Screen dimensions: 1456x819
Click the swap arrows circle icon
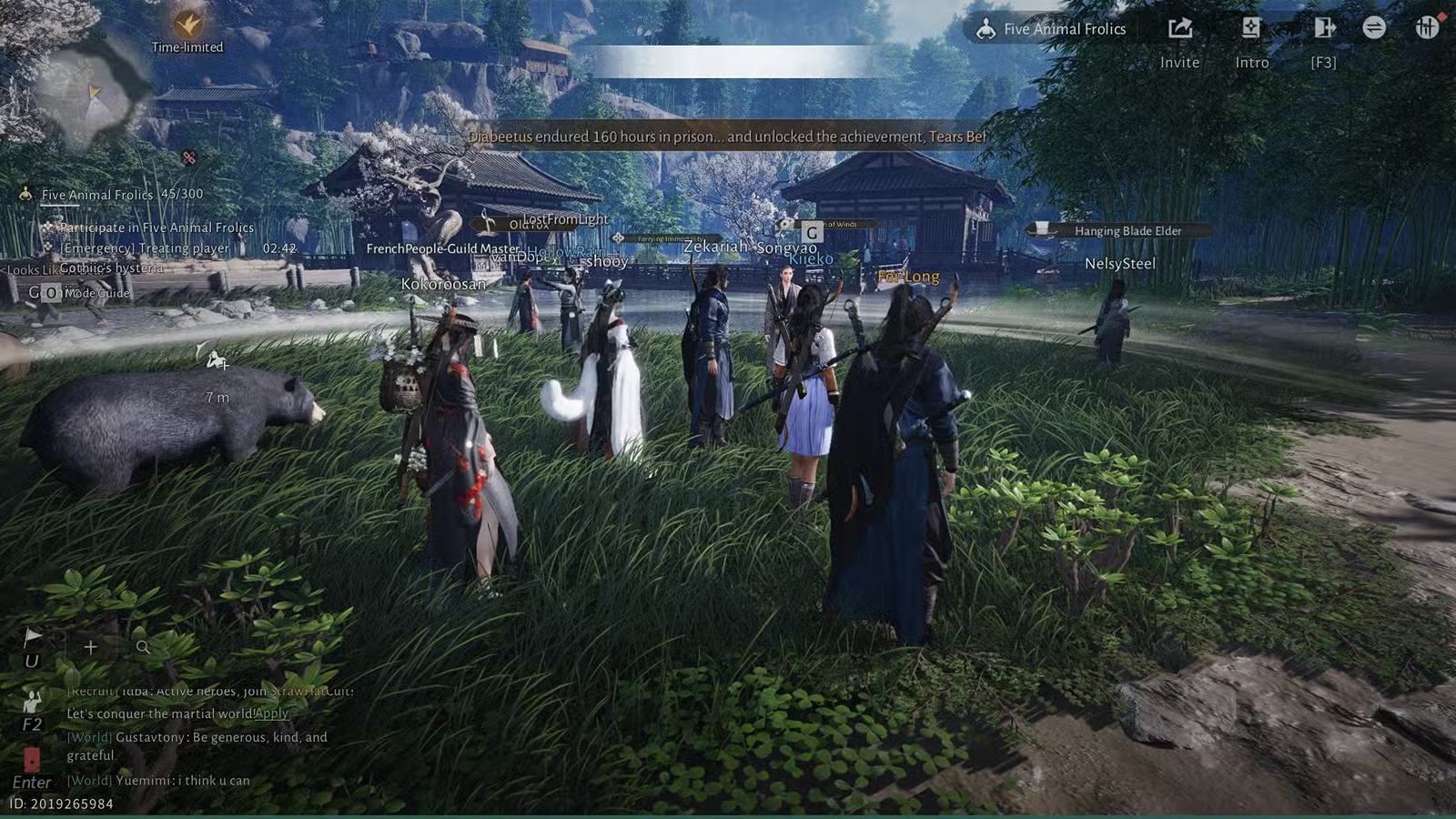click(1374, 28)
